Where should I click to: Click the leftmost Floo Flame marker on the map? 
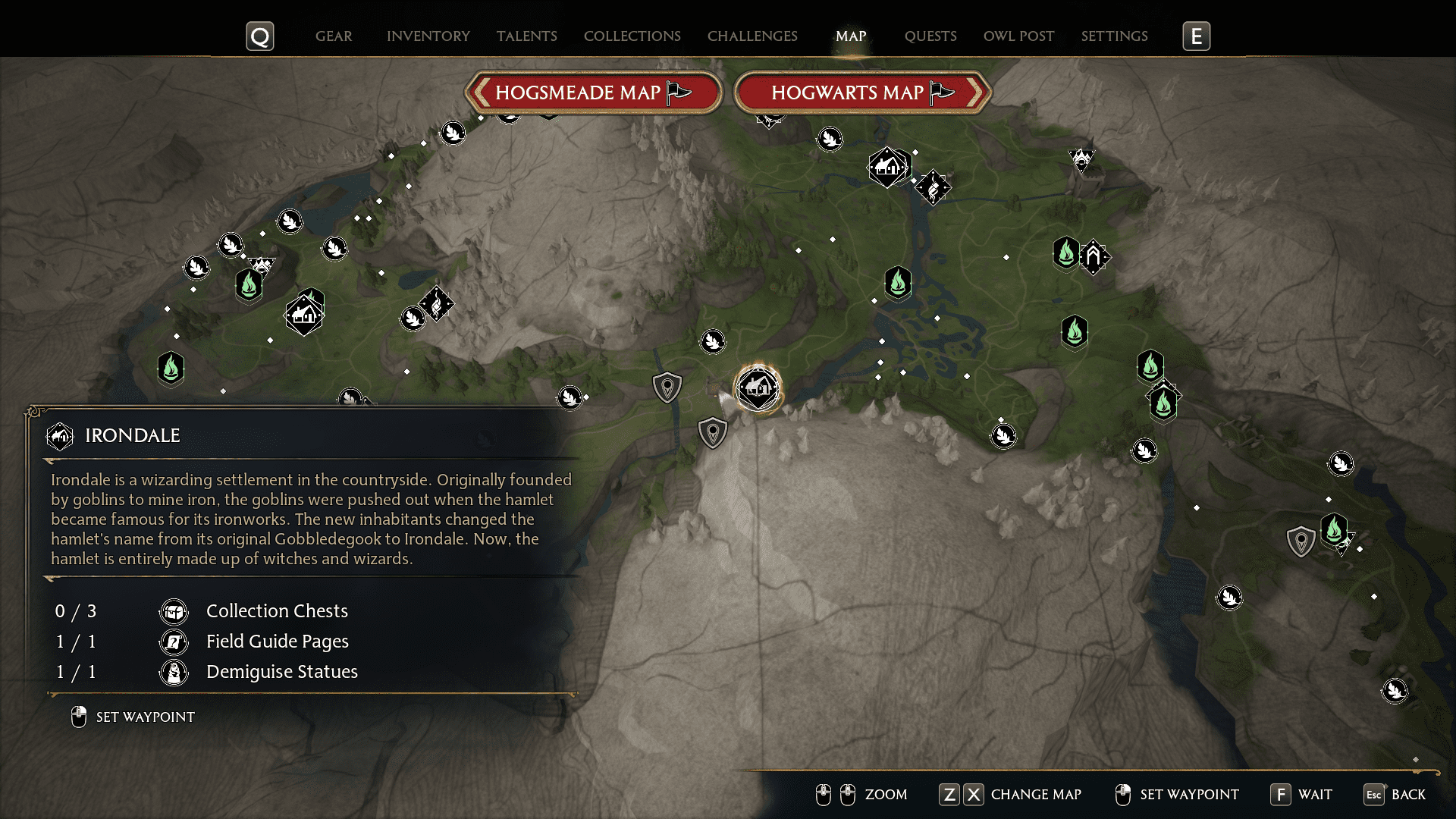(171, 370)
